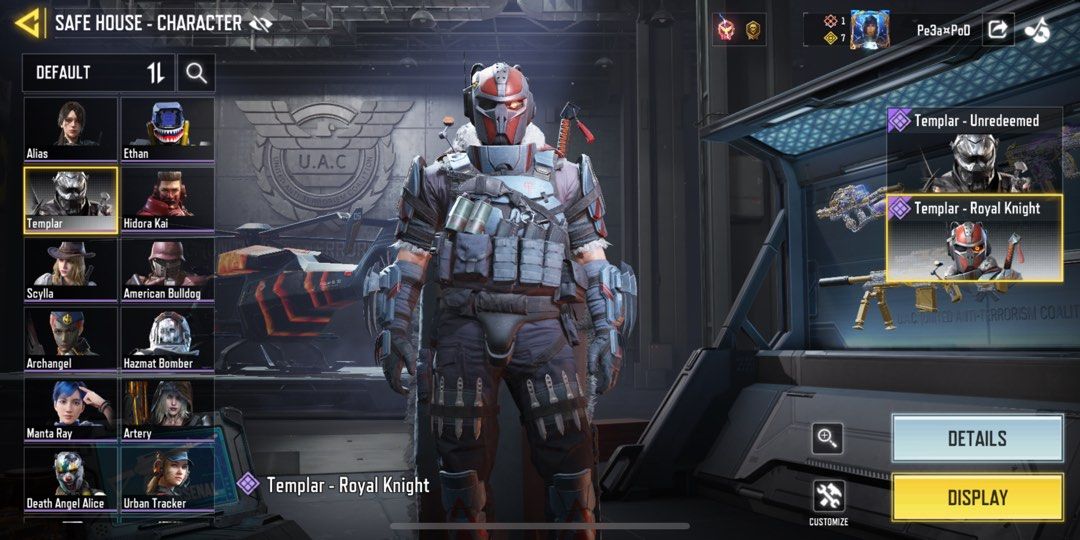
Task: Go back using the yellow arrow
Action: [x=29, y=22]
